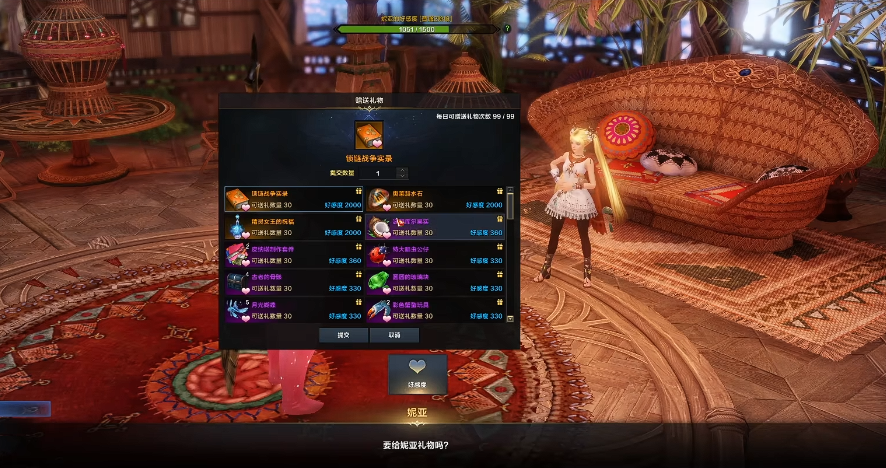Click 提交 to submit the gift
This screenshot has width=886, height=468.
343,335
